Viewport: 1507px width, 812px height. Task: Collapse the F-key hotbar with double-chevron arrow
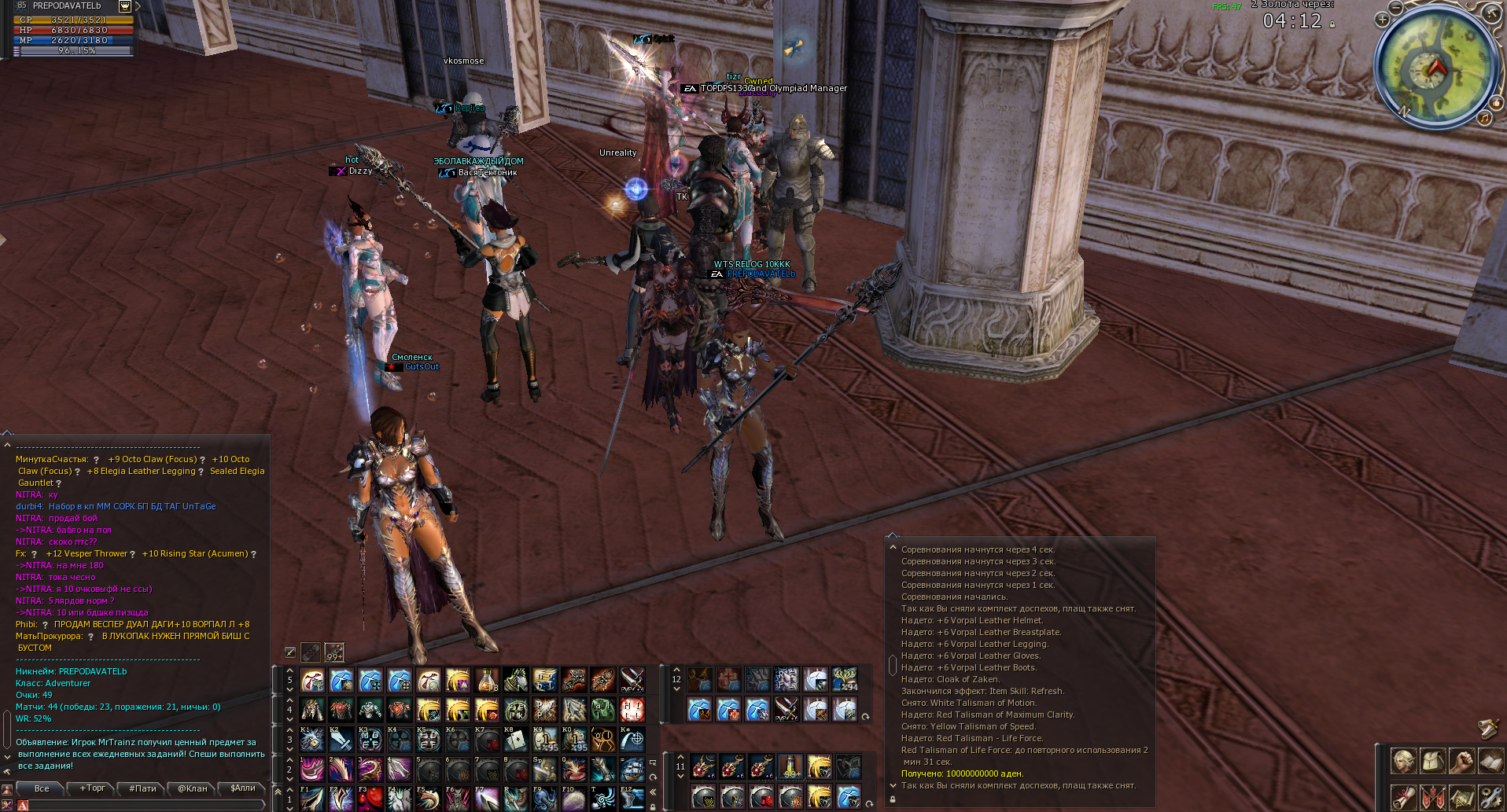(653, 792)
